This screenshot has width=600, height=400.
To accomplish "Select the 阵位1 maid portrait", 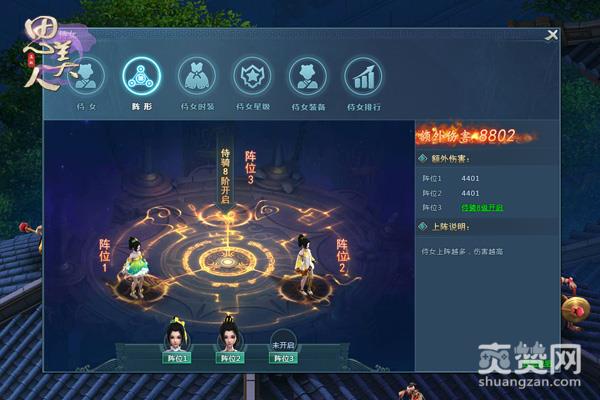I will [x=177, y=339].
